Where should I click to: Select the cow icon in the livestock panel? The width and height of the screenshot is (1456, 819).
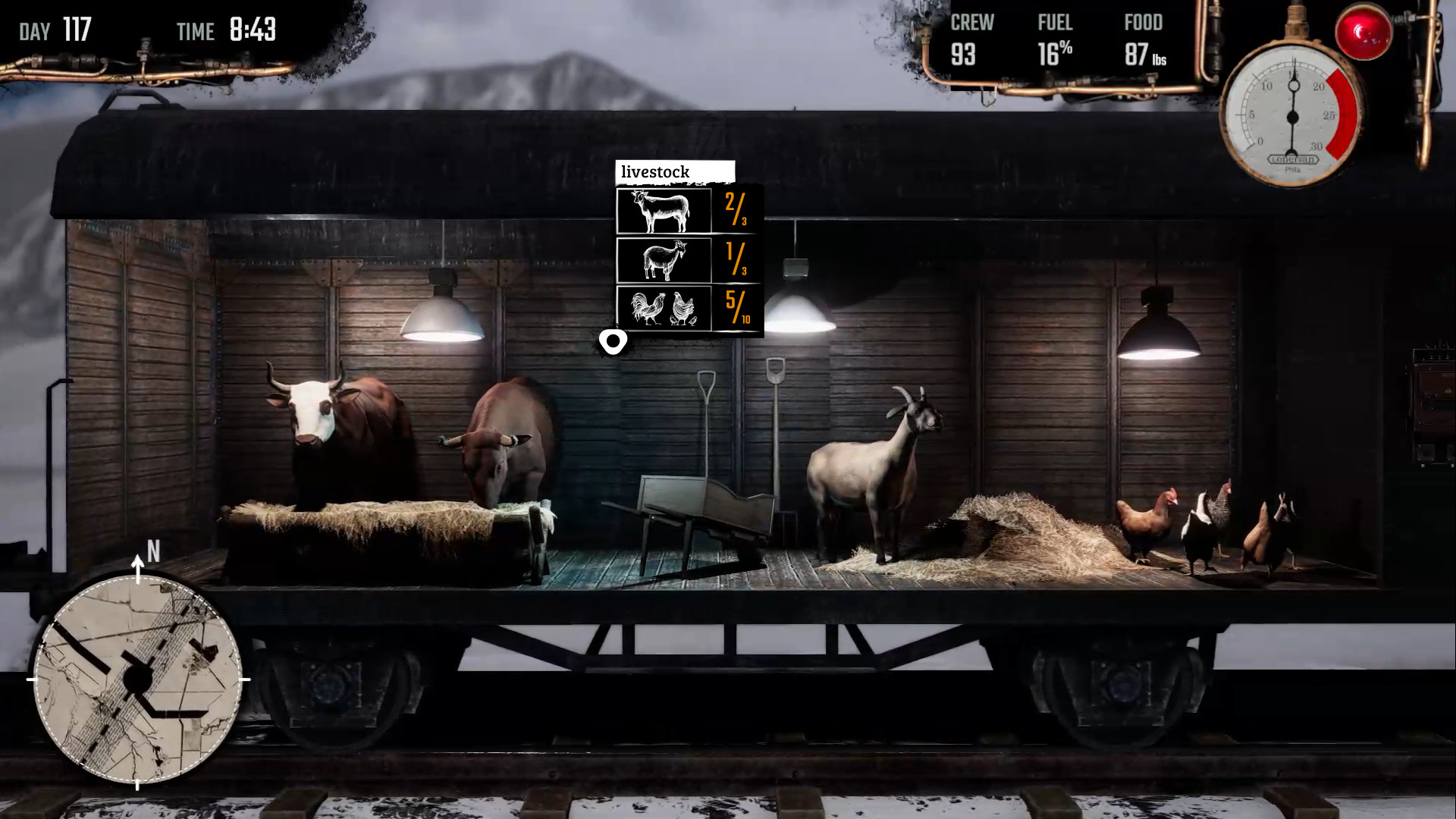pyautogui.click(x=664, y=210)
